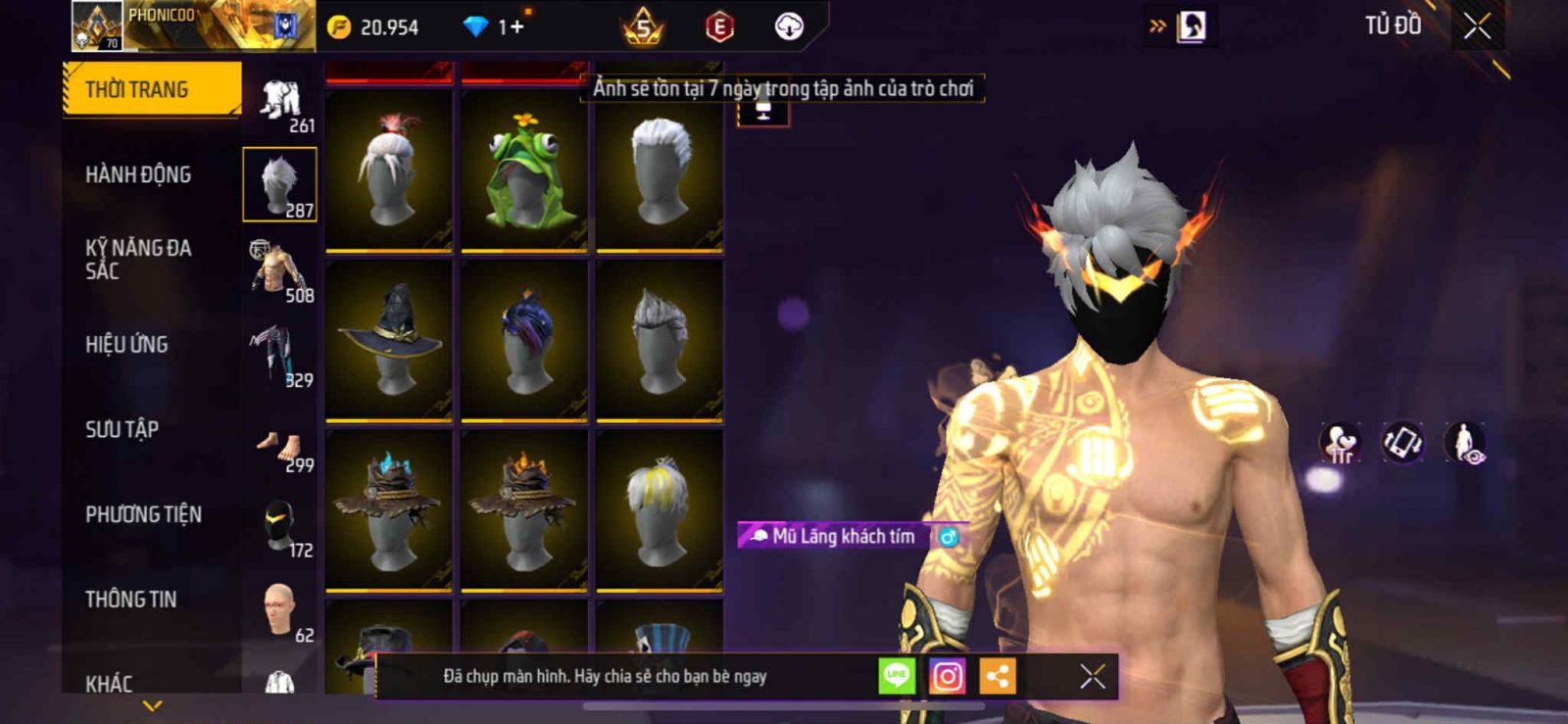This screenshot has height=724, width=1568.
Task: Tap the orange share icon
Action: pos(998,676)
